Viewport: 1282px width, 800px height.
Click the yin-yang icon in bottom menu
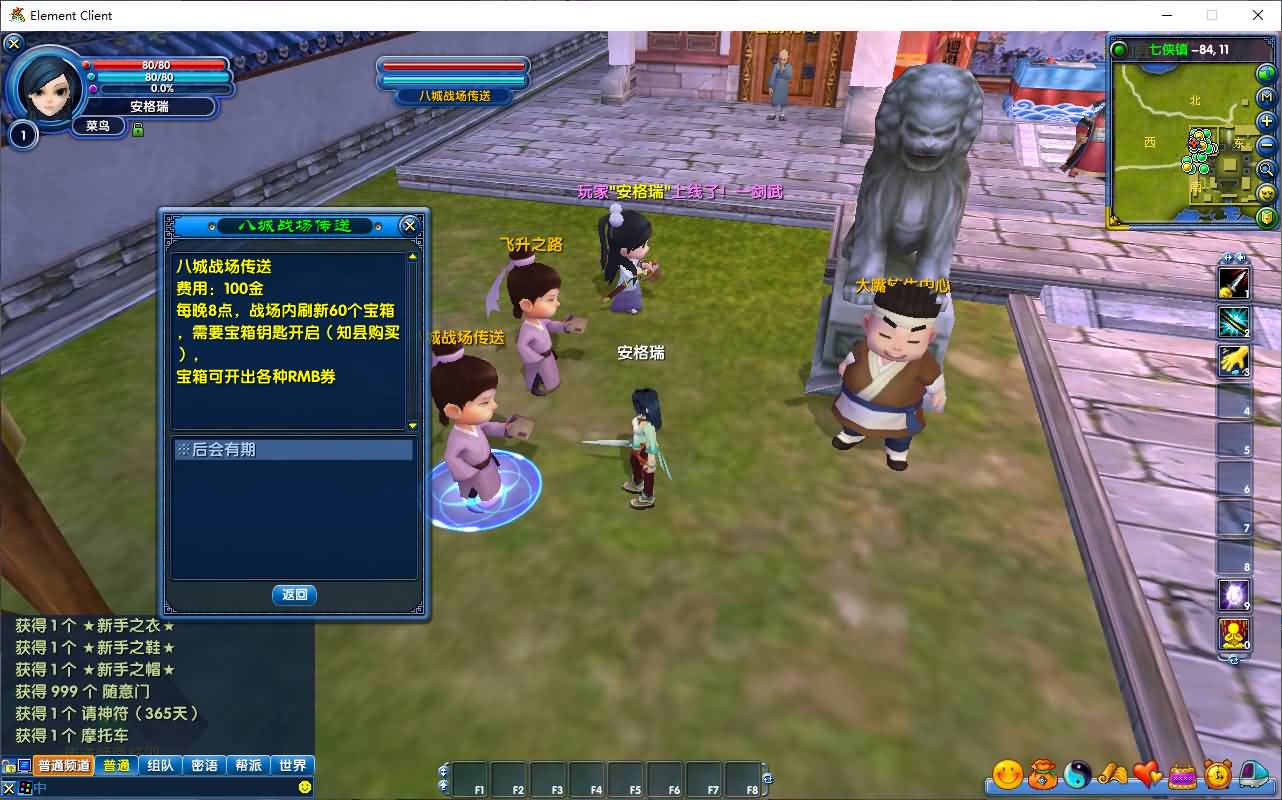click(1078, 773)
